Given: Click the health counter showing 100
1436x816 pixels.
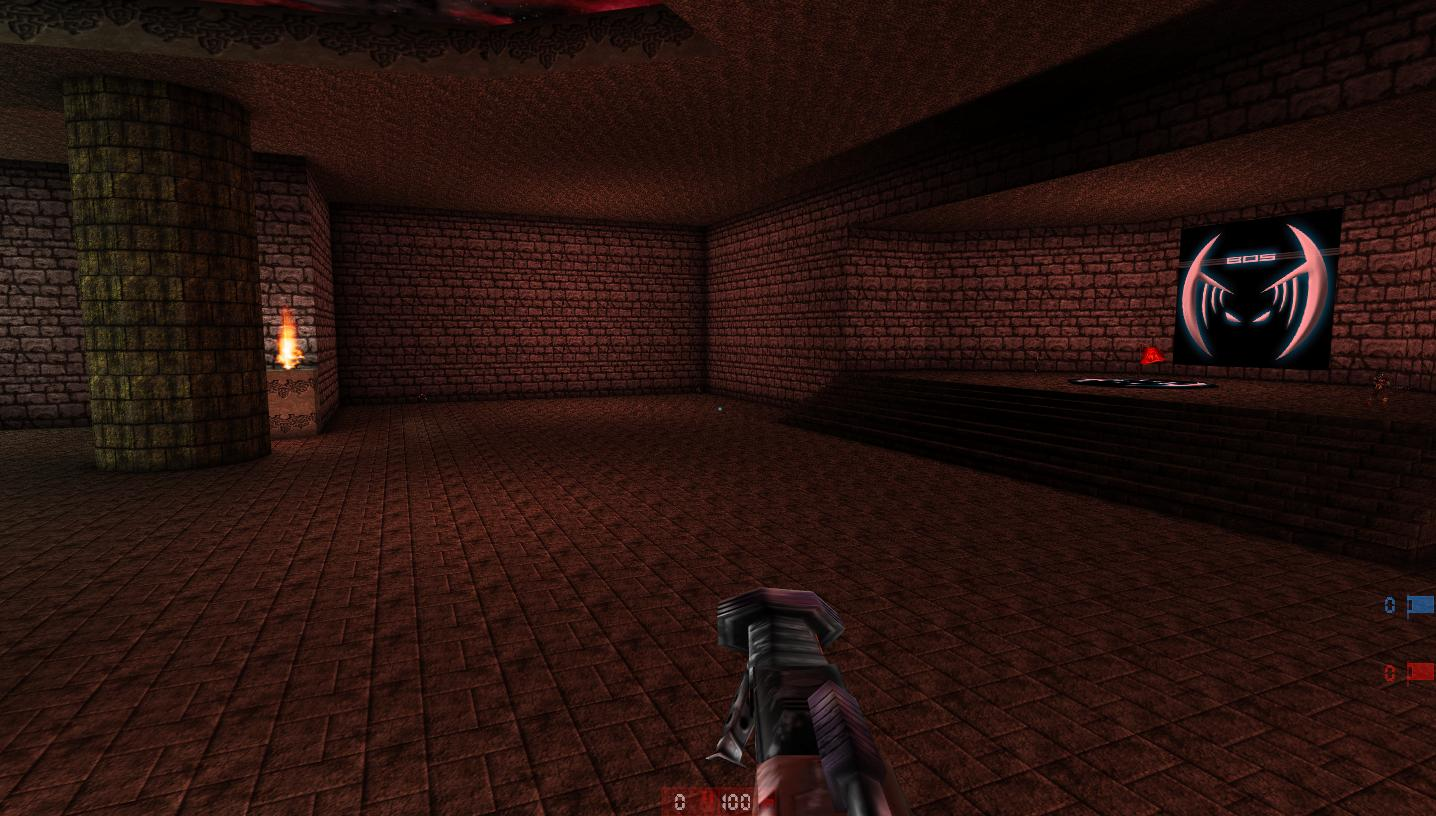Looking at the screenshot, I should (737, 801).
